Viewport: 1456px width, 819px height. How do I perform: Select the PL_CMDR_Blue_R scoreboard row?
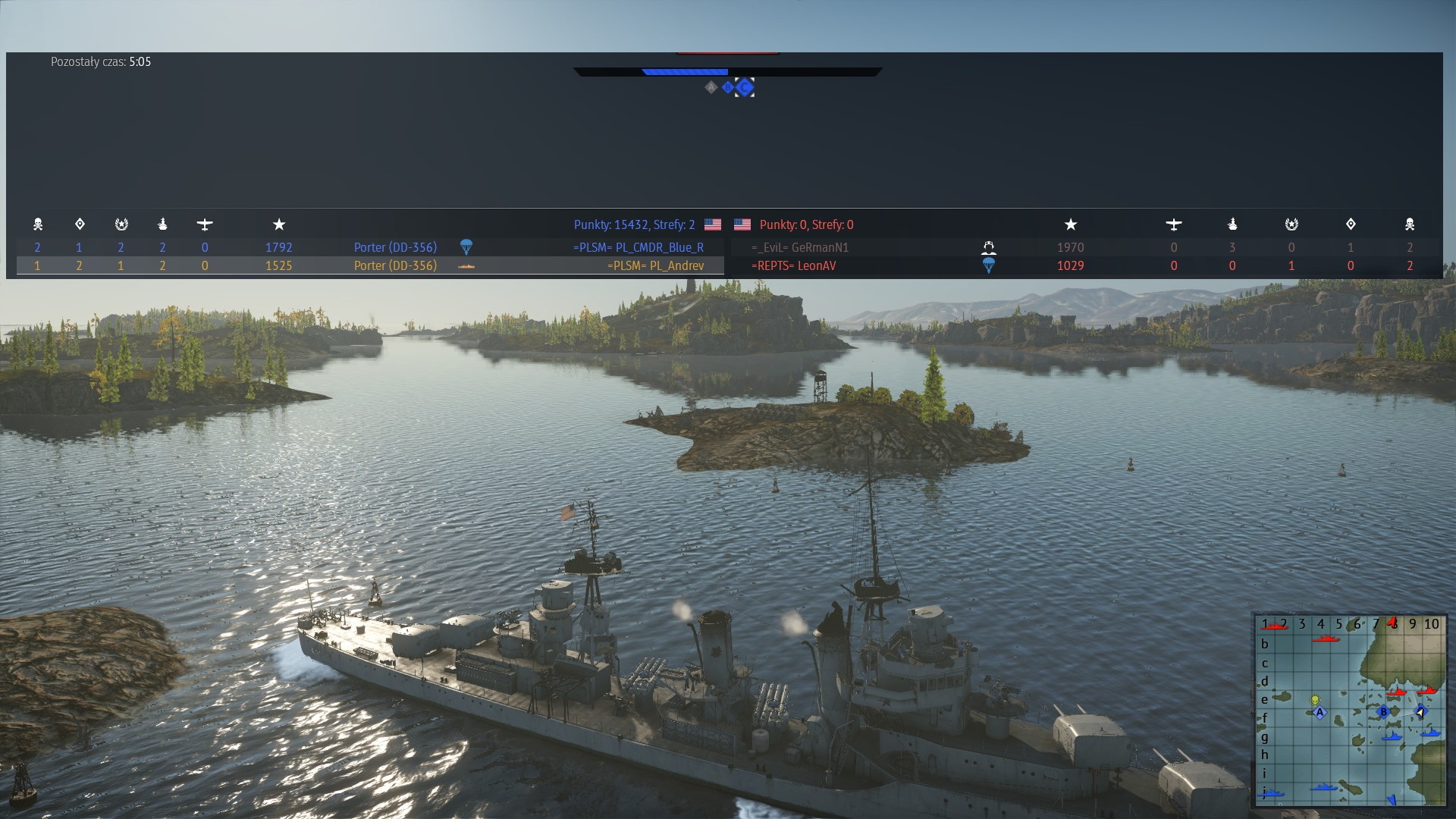tap(639, 247)
